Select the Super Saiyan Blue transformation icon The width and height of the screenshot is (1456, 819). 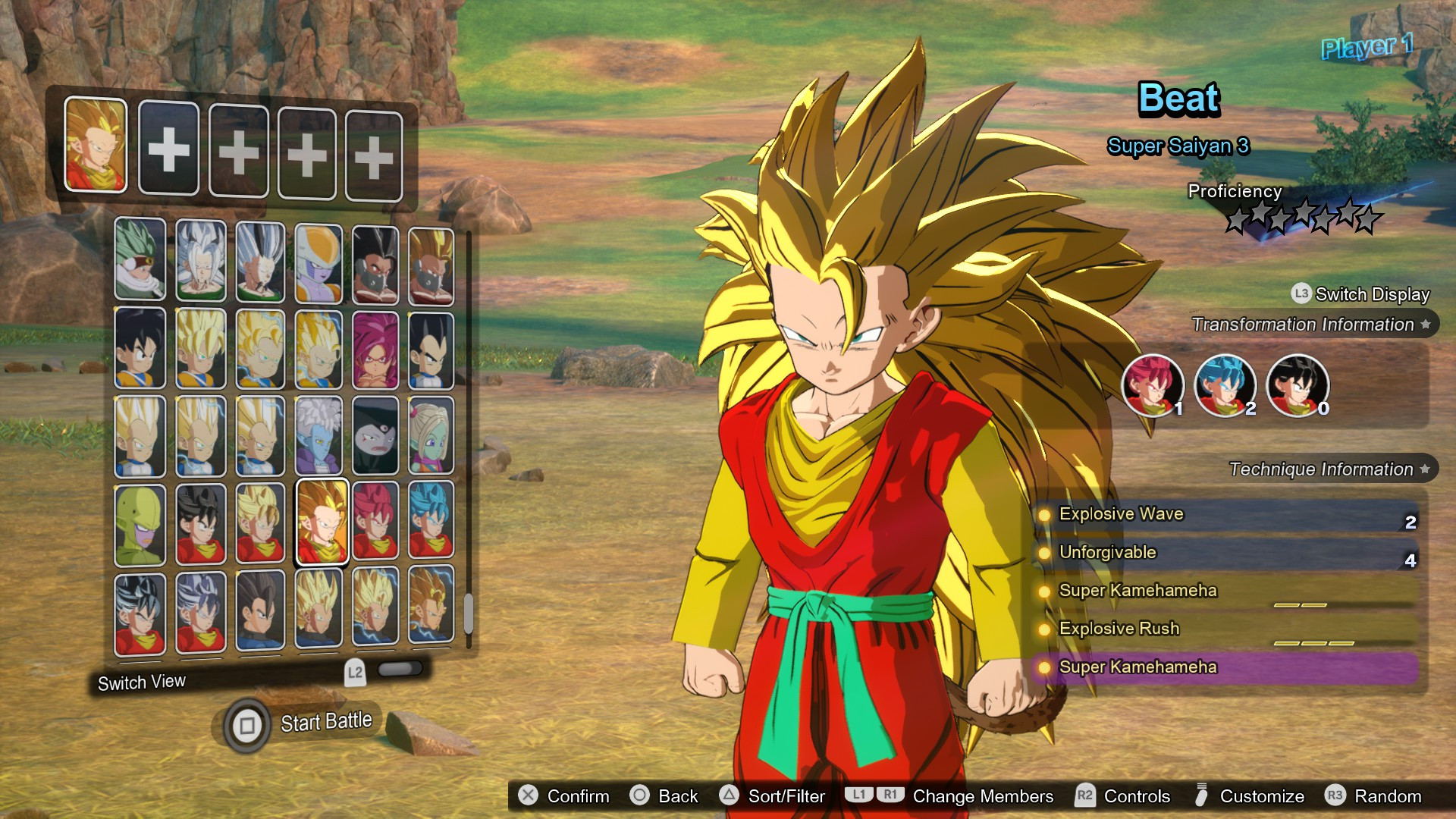1225,387
